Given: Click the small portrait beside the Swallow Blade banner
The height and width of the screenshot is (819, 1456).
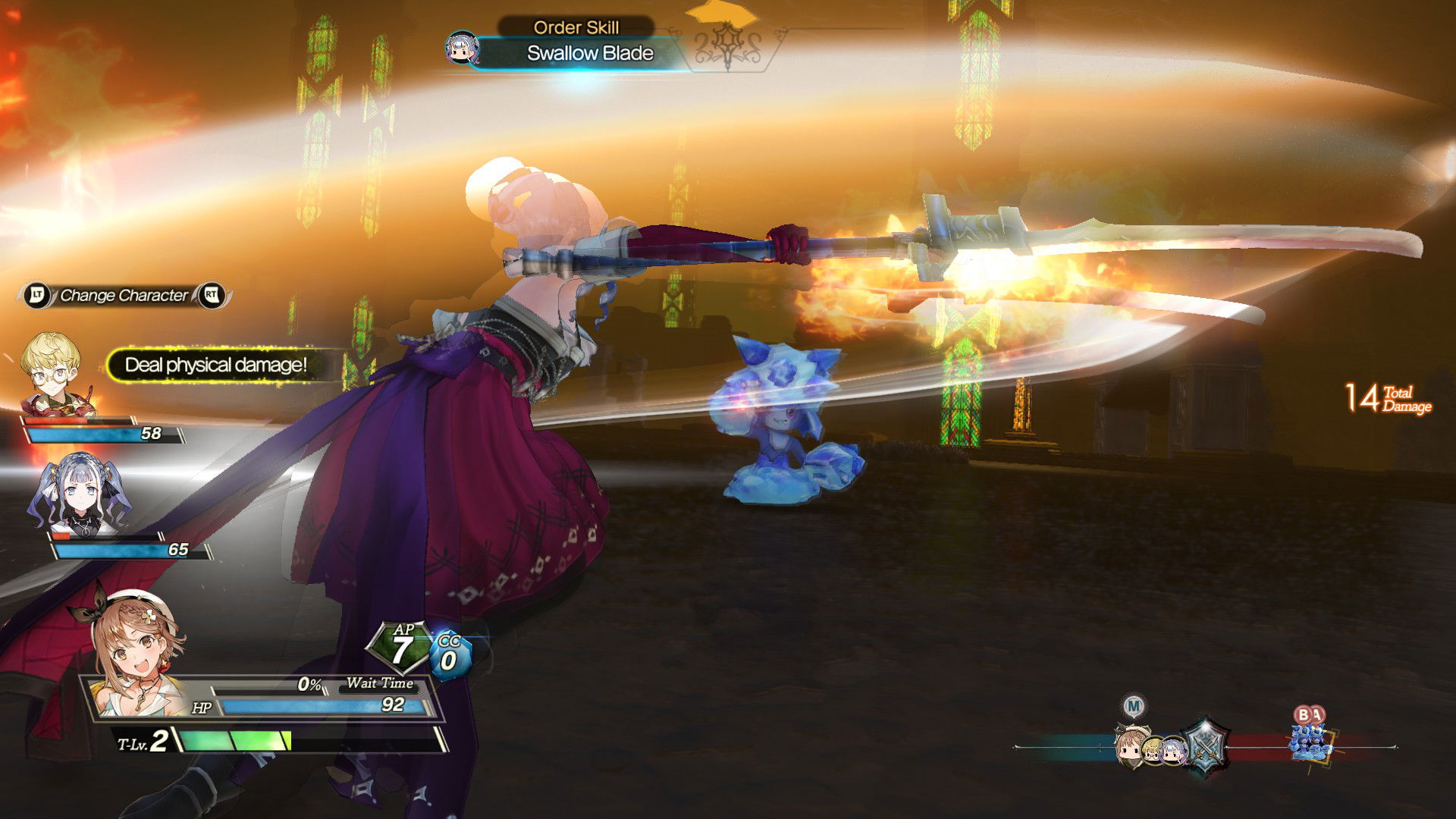Looking at the screenshot, I should 464,47.
